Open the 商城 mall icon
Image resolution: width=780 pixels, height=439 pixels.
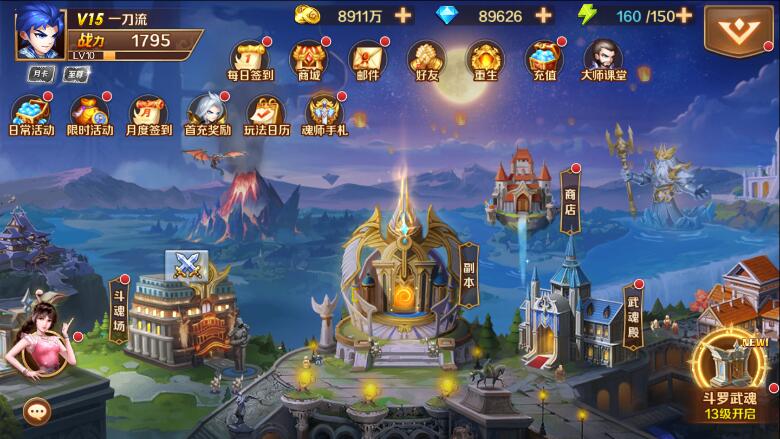(310, 60)
